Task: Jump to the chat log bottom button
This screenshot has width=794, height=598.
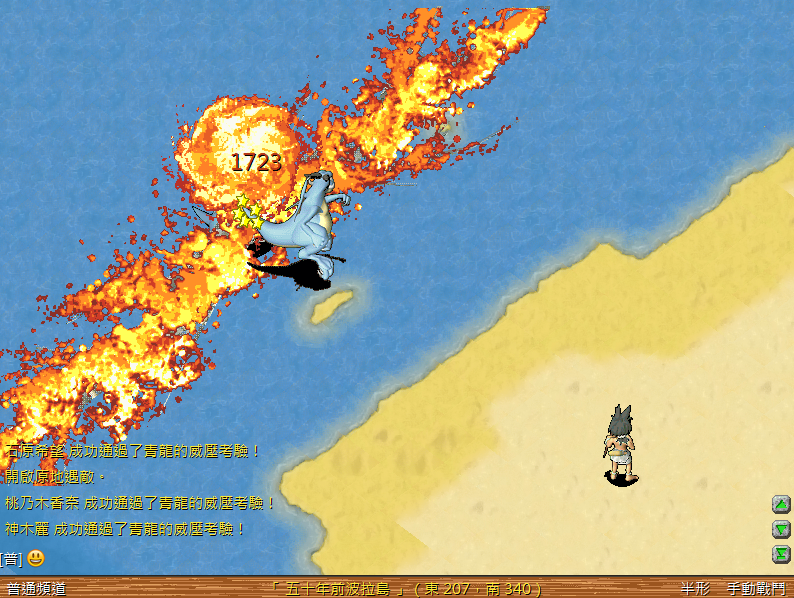Action: click(781, 554)
